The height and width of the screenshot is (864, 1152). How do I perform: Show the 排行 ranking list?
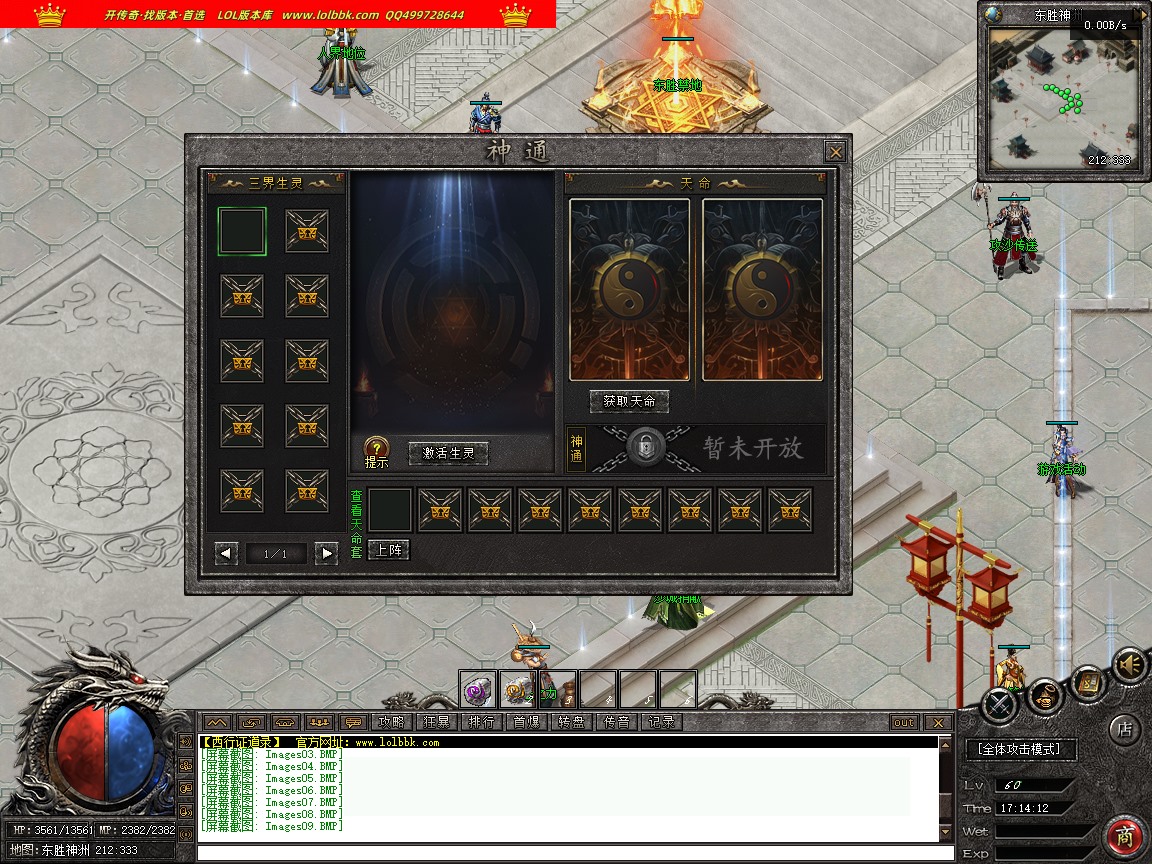(x=481, y=722)
